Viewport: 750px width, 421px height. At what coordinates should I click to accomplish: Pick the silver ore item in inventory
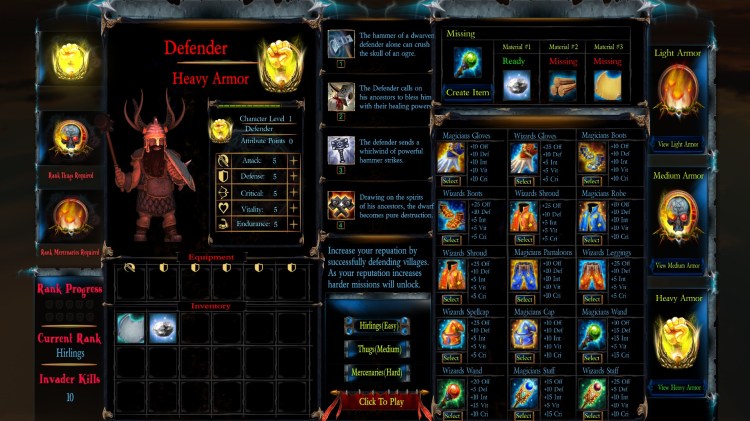point(163,328)
